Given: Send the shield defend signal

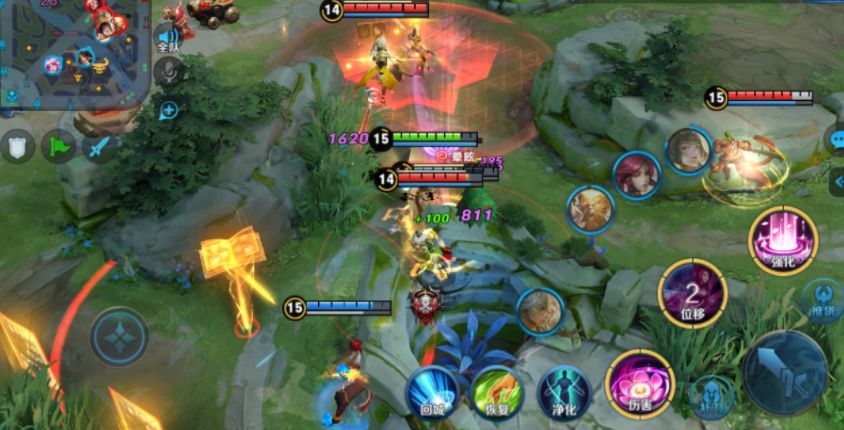Looking at the screenshot, I should [x=16, y=146].
